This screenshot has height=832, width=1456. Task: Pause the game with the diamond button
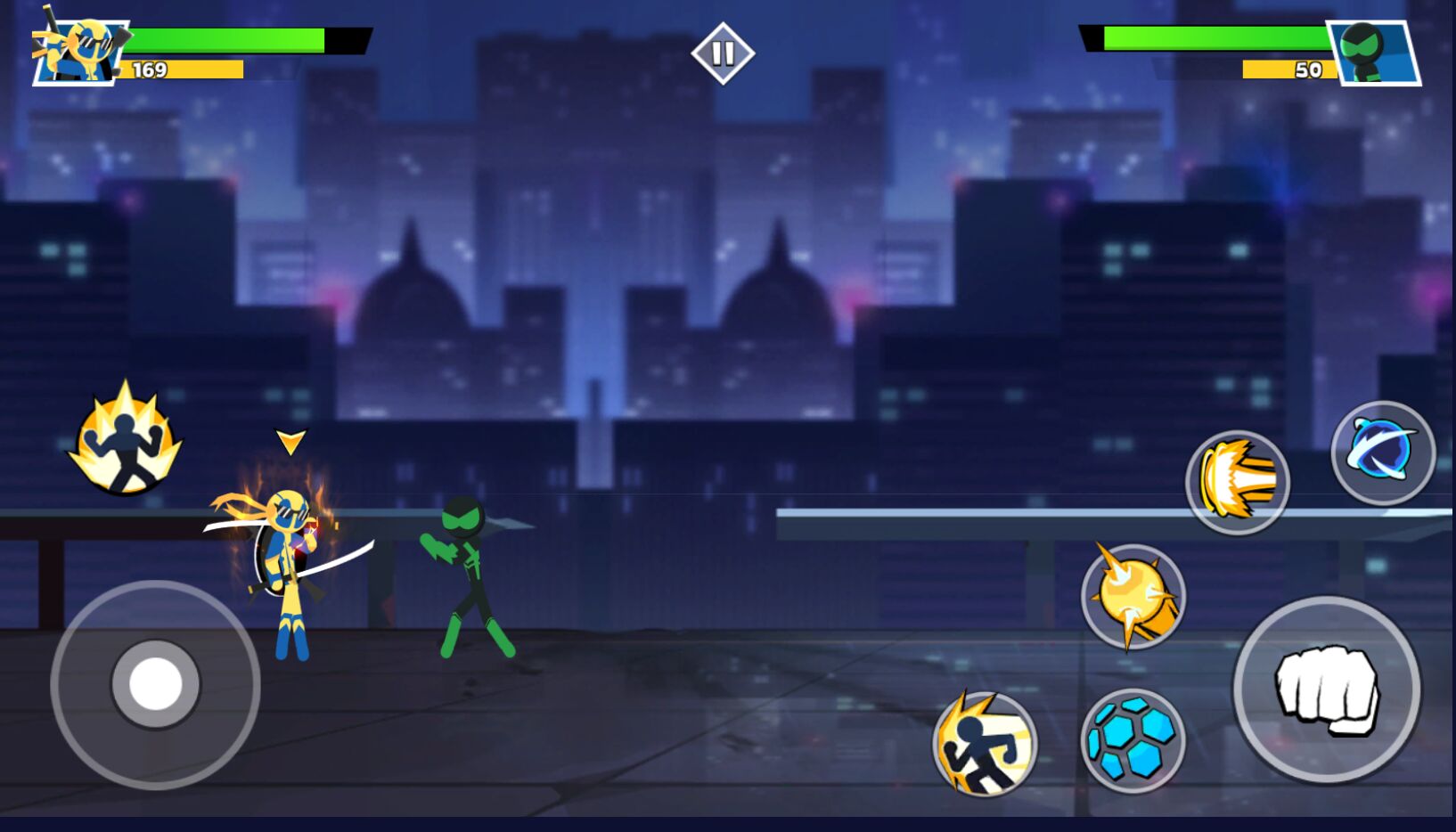(x=723, y=53)
